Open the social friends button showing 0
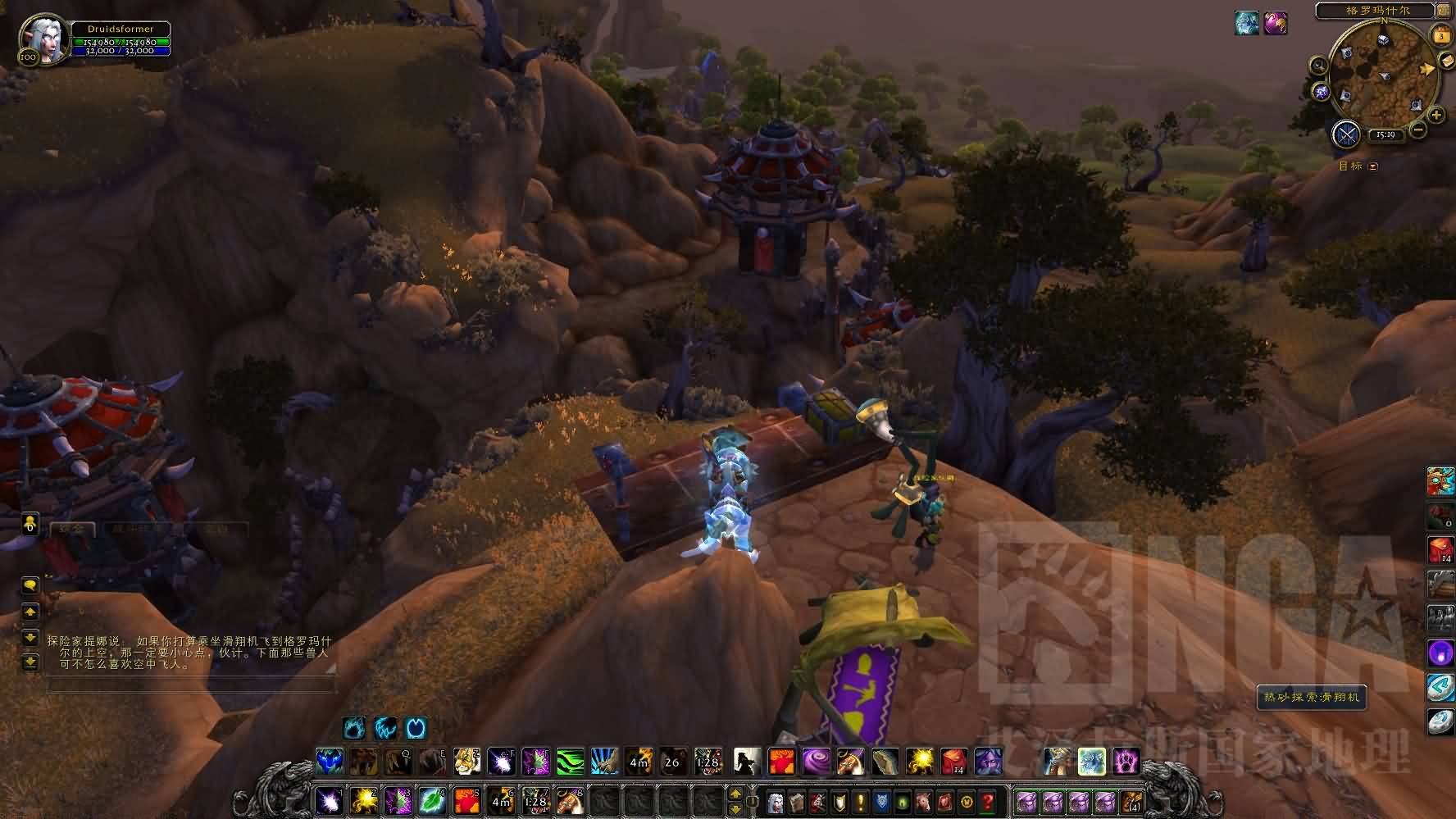1456x819 pixels. point(30,523)
